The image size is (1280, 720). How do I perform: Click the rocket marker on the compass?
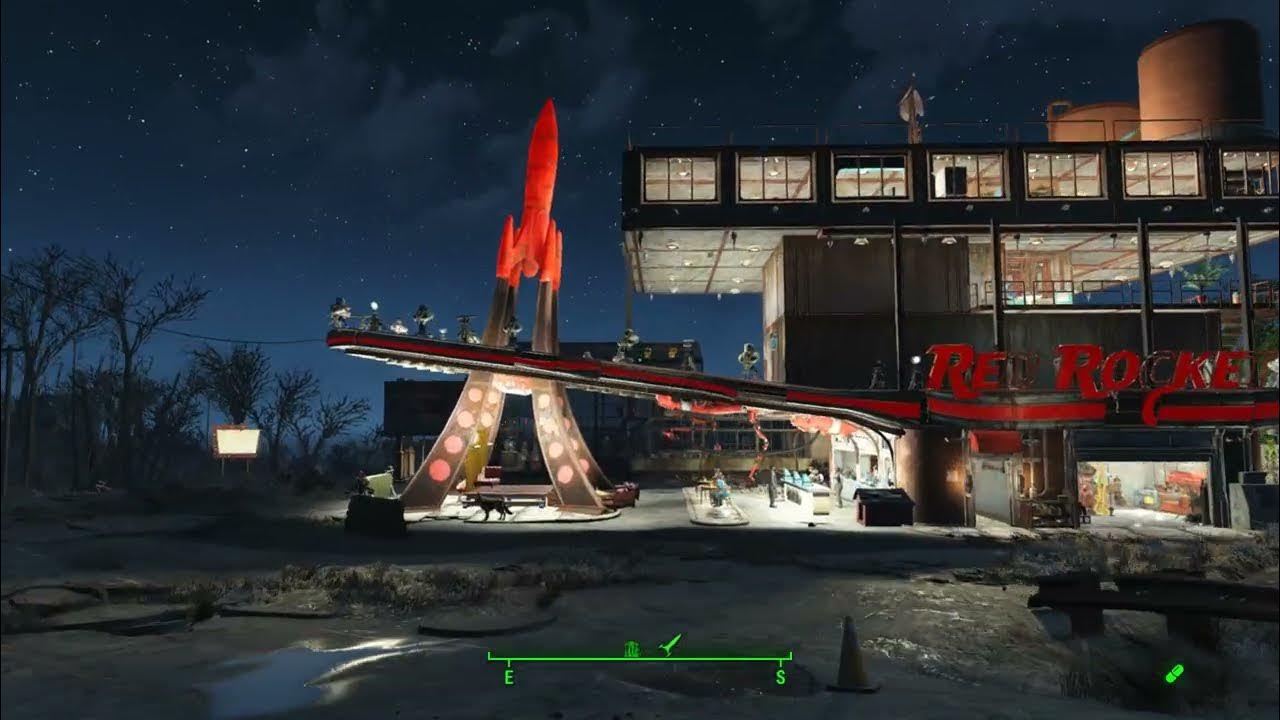click(670, 645)
